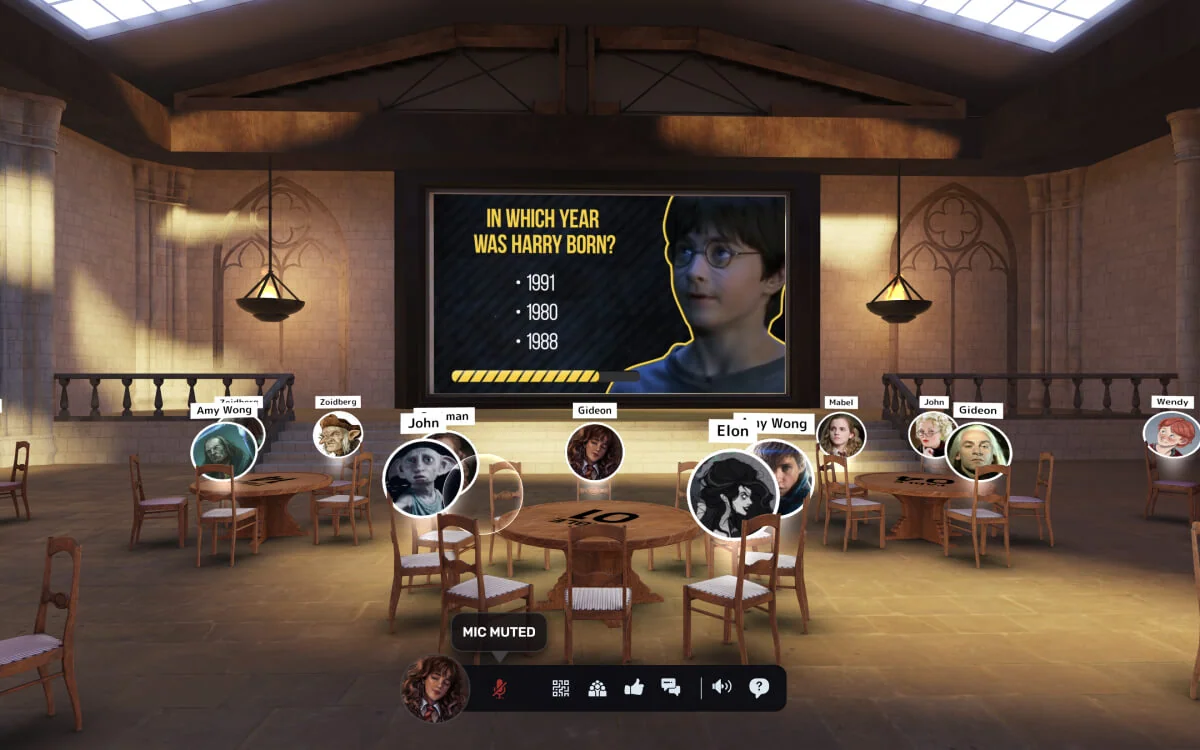Screen dimensions: 1200x750
Task: Open the chat speech-bubbles icon
Action: coord(670,688)
